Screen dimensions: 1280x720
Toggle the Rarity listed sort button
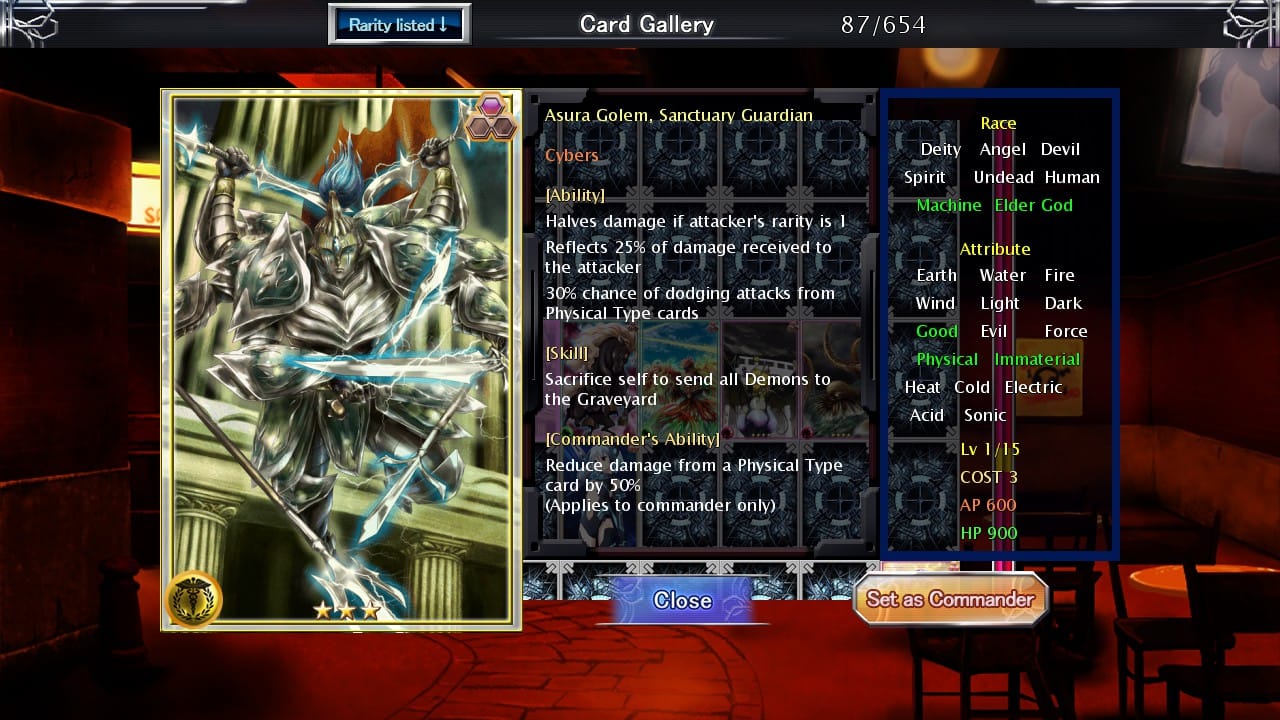tap(399, 25)
